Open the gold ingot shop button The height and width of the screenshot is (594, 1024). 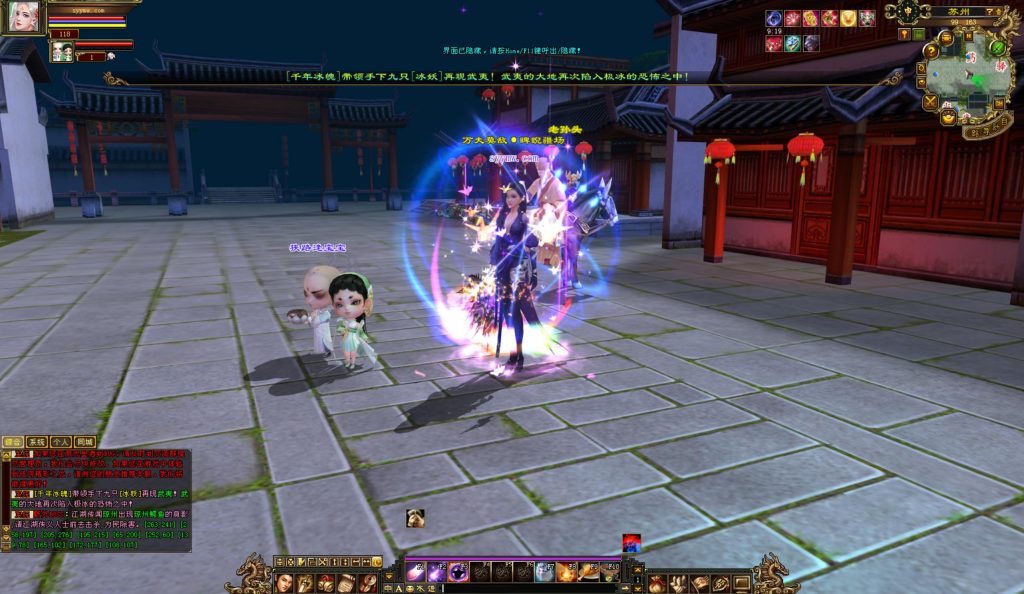pos(948,117)
